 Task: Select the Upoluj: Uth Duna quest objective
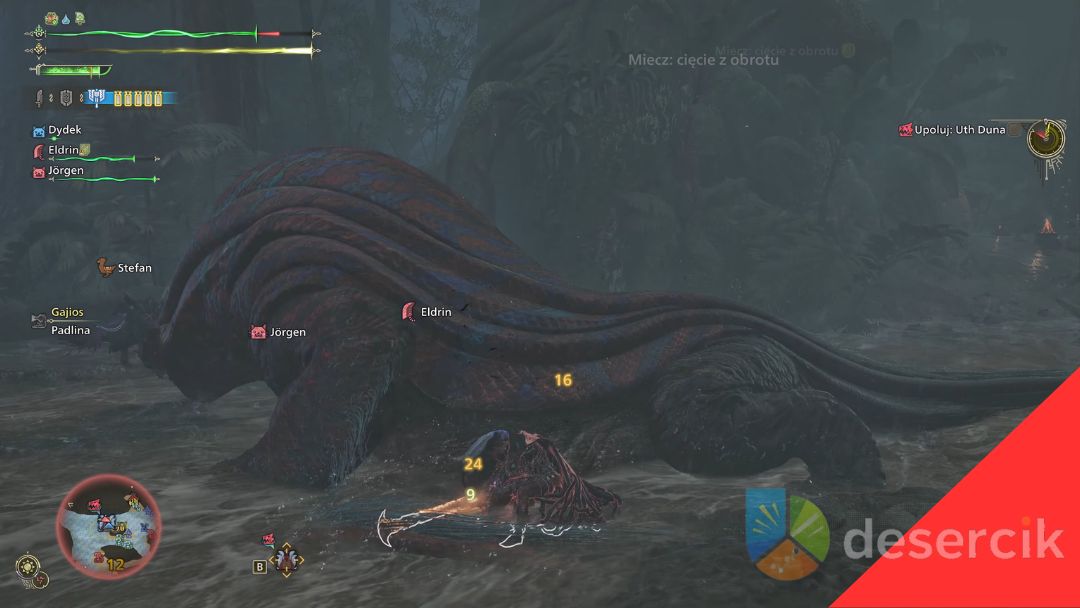click(x=959, y=130)
